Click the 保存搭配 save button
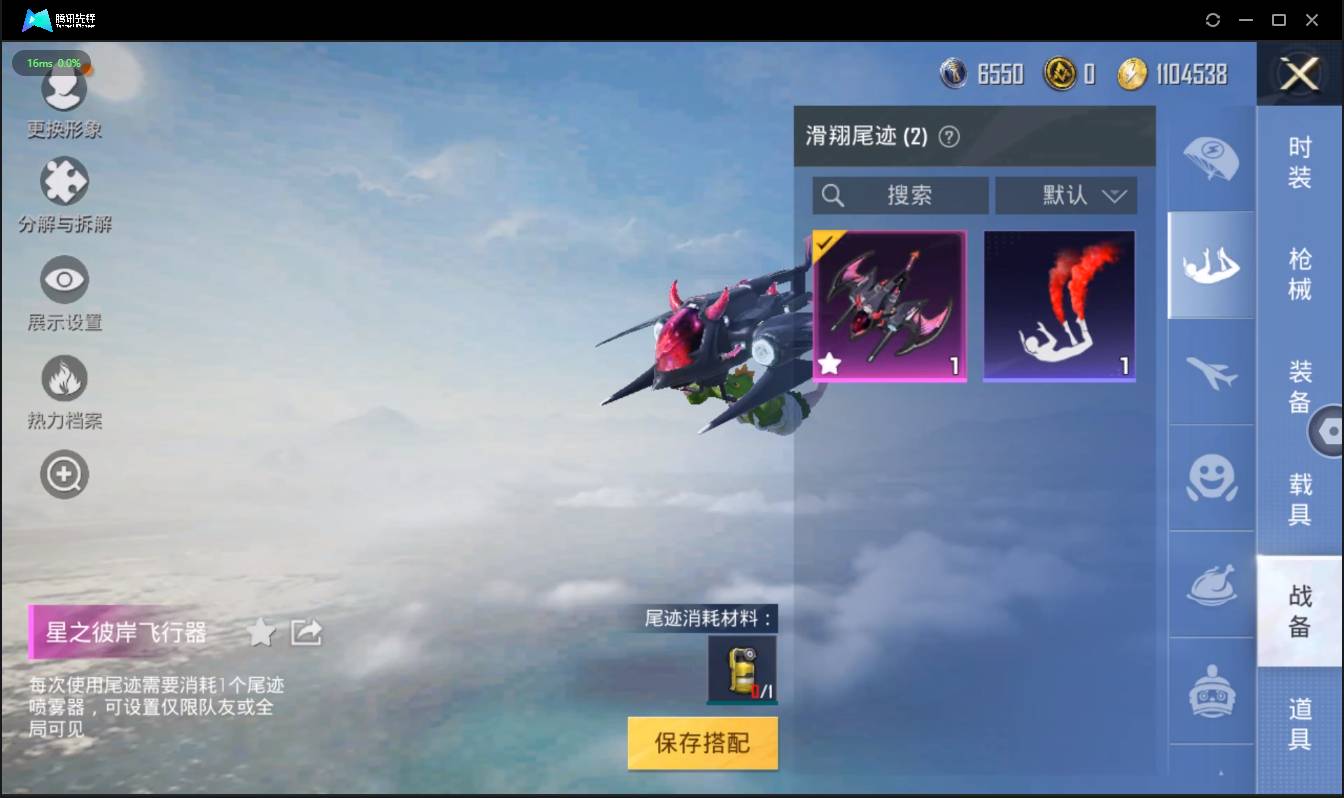1344x798 pixels. click(x=702, y=743)
